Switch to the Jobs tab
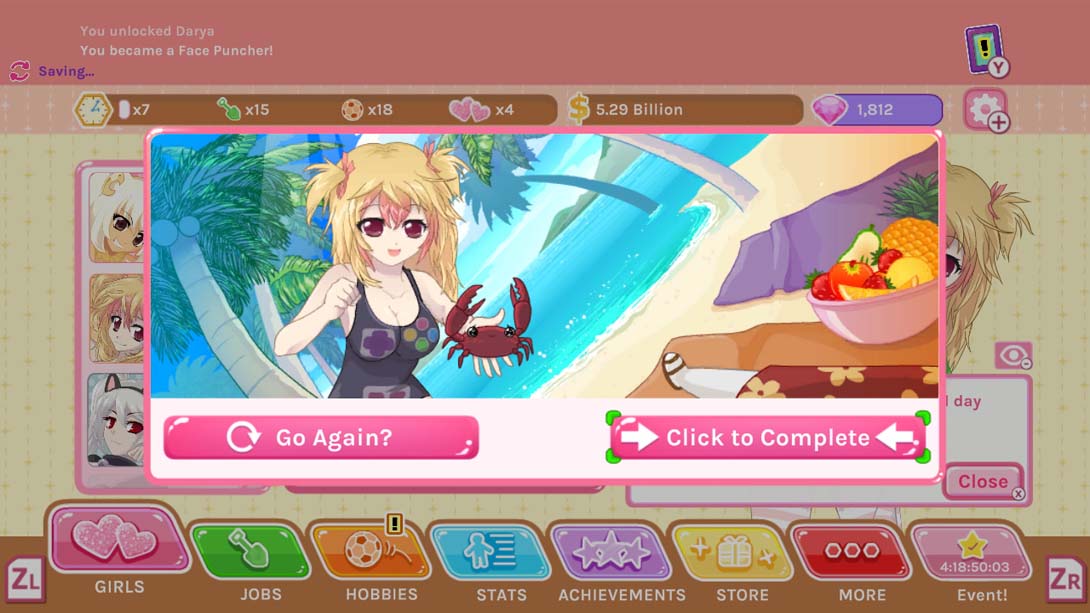1090x613 pixels. tap(250, 553)
